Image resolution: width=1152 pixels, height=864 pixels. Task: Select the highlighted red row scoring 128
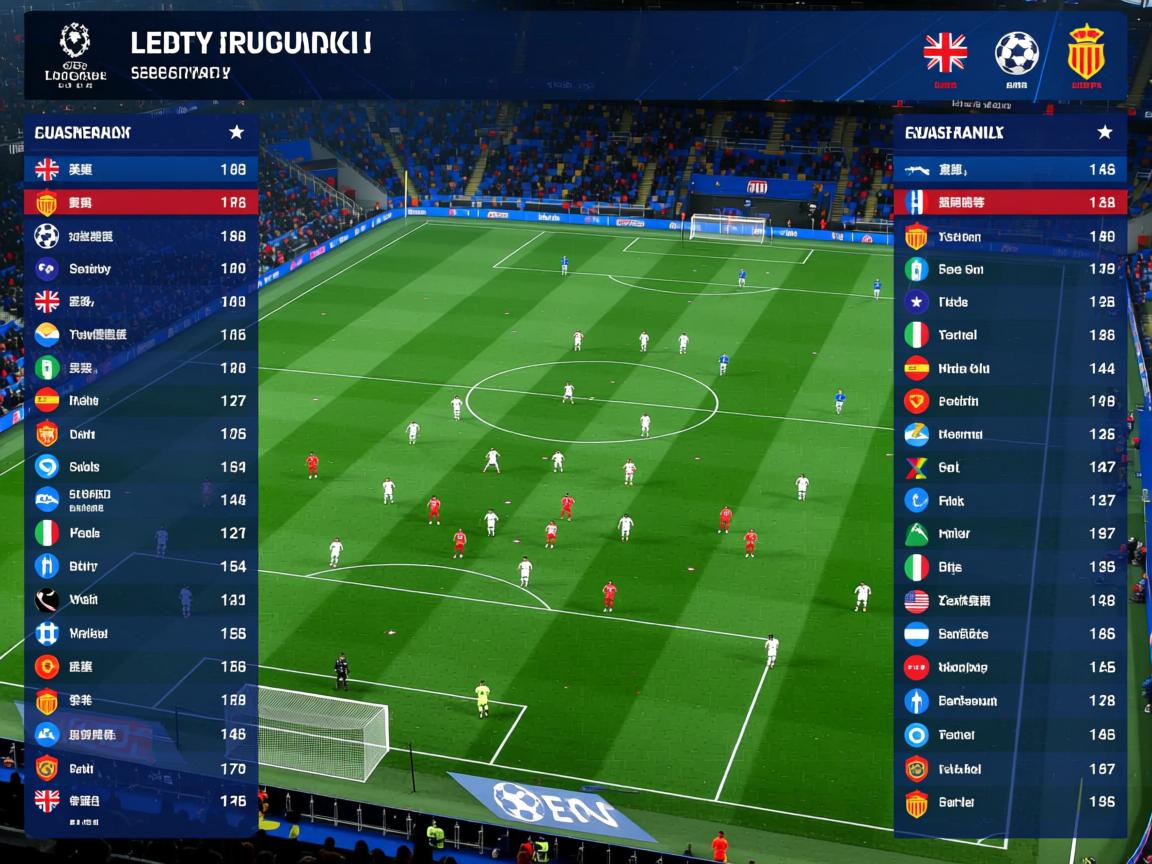(x=1010, y=202)
